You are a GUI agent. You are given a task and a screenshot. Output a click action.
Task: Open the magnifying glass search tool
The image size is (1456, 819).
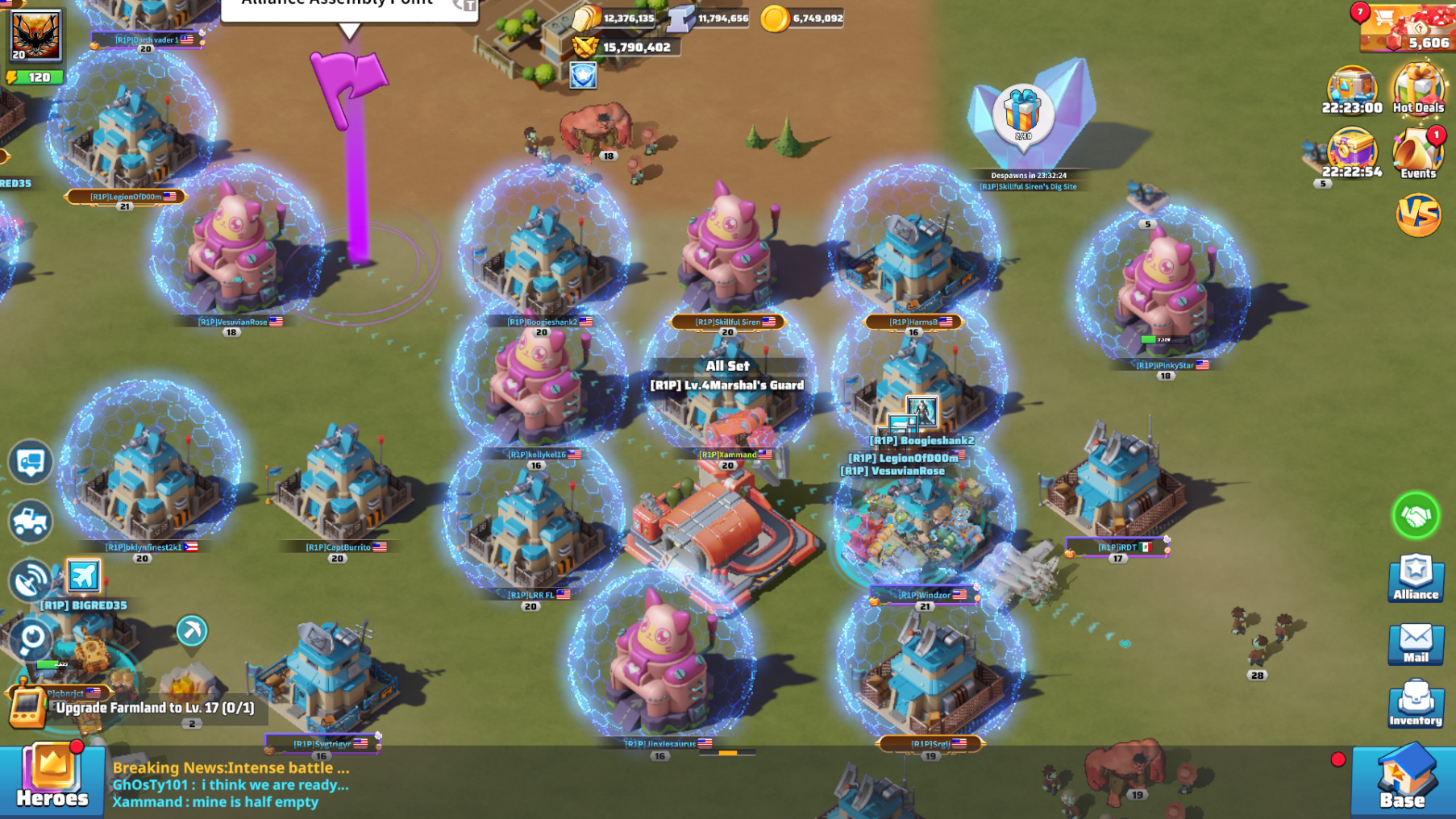coord(31,640)
